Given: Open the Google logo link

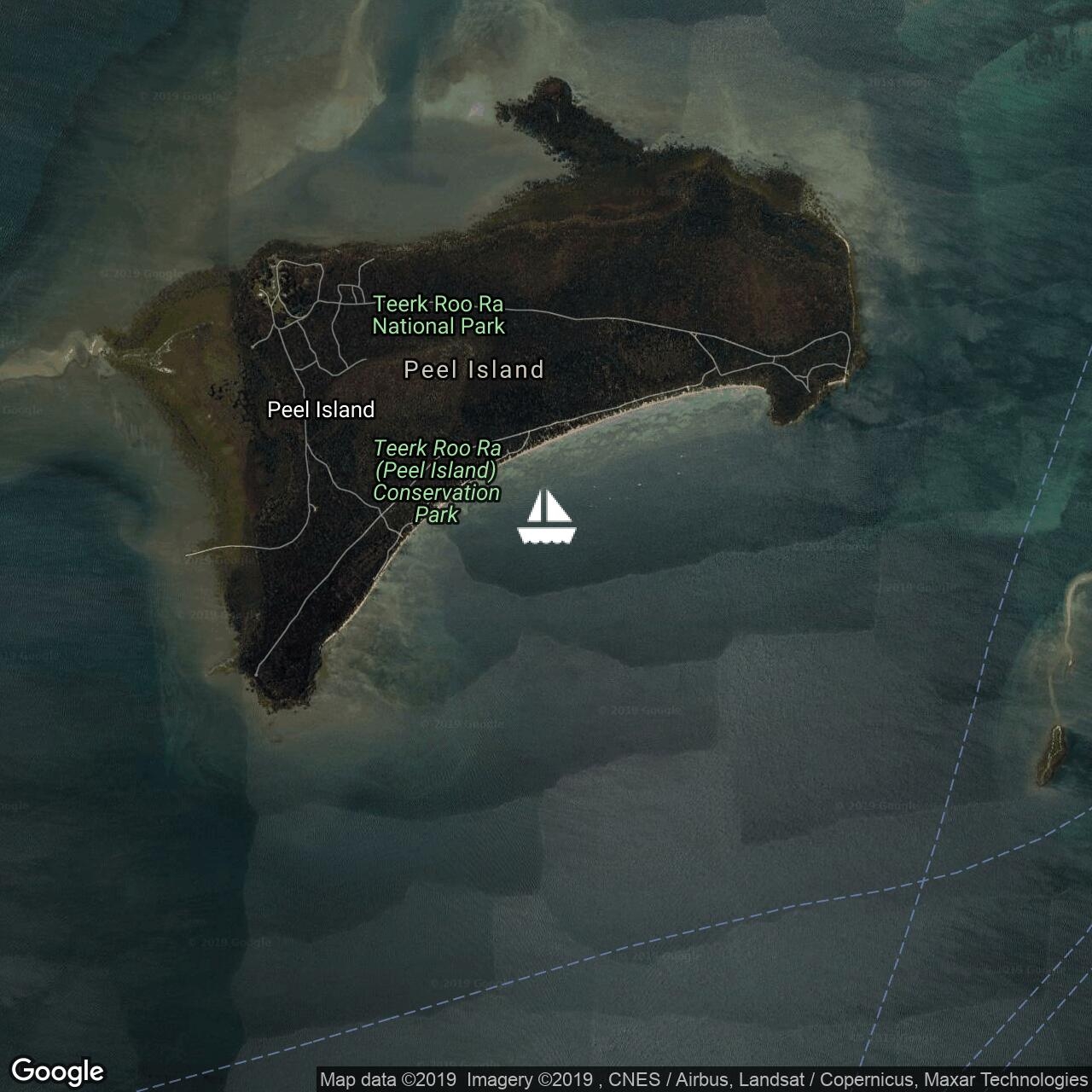Looking at the screenshot, I should pyautogui.click(x=57, y=1071).
